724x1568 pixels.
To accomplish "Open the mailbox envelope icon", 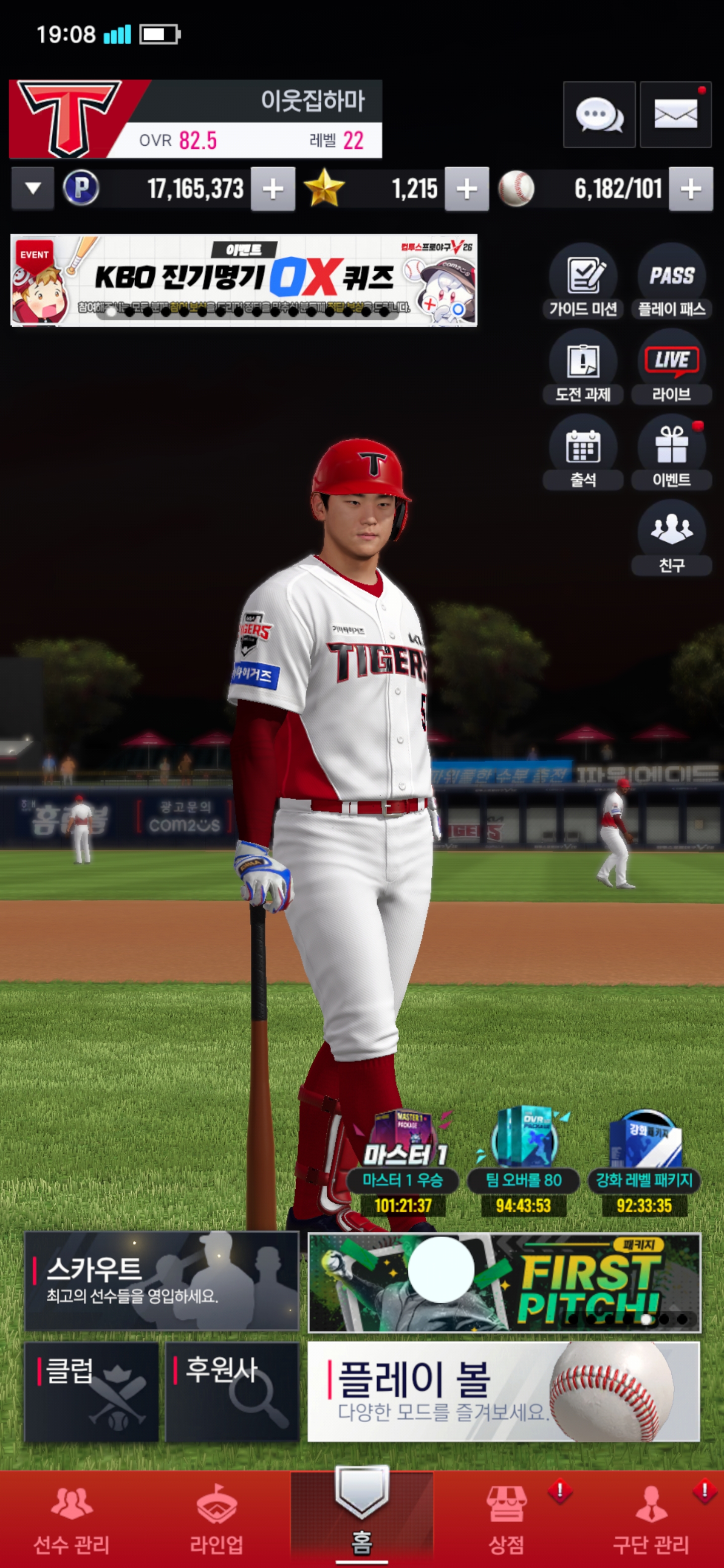I will 675,115.
